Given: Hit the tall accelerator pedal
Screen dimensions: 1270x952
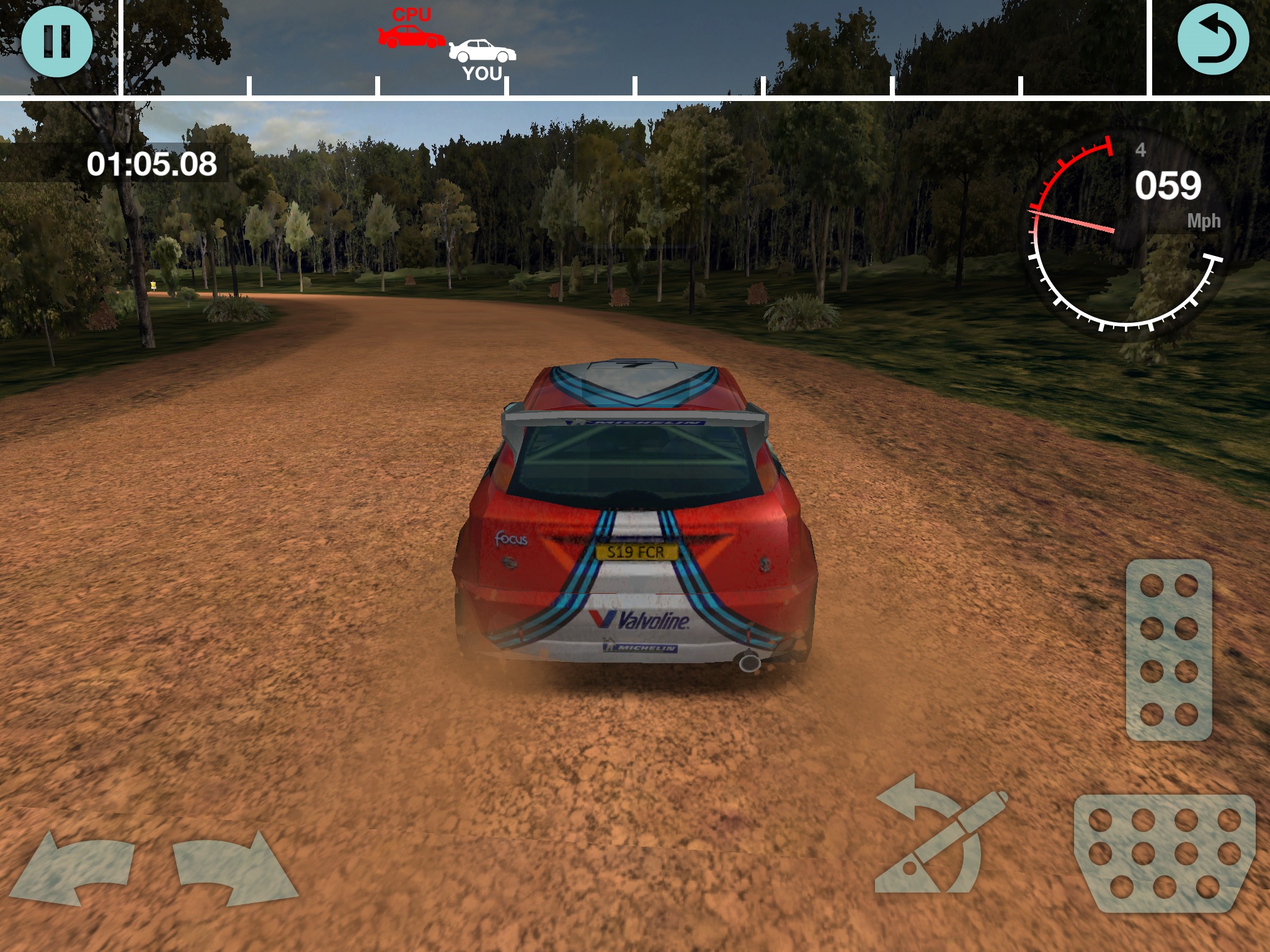Looking at the screenshot, I should point(1168,650).
